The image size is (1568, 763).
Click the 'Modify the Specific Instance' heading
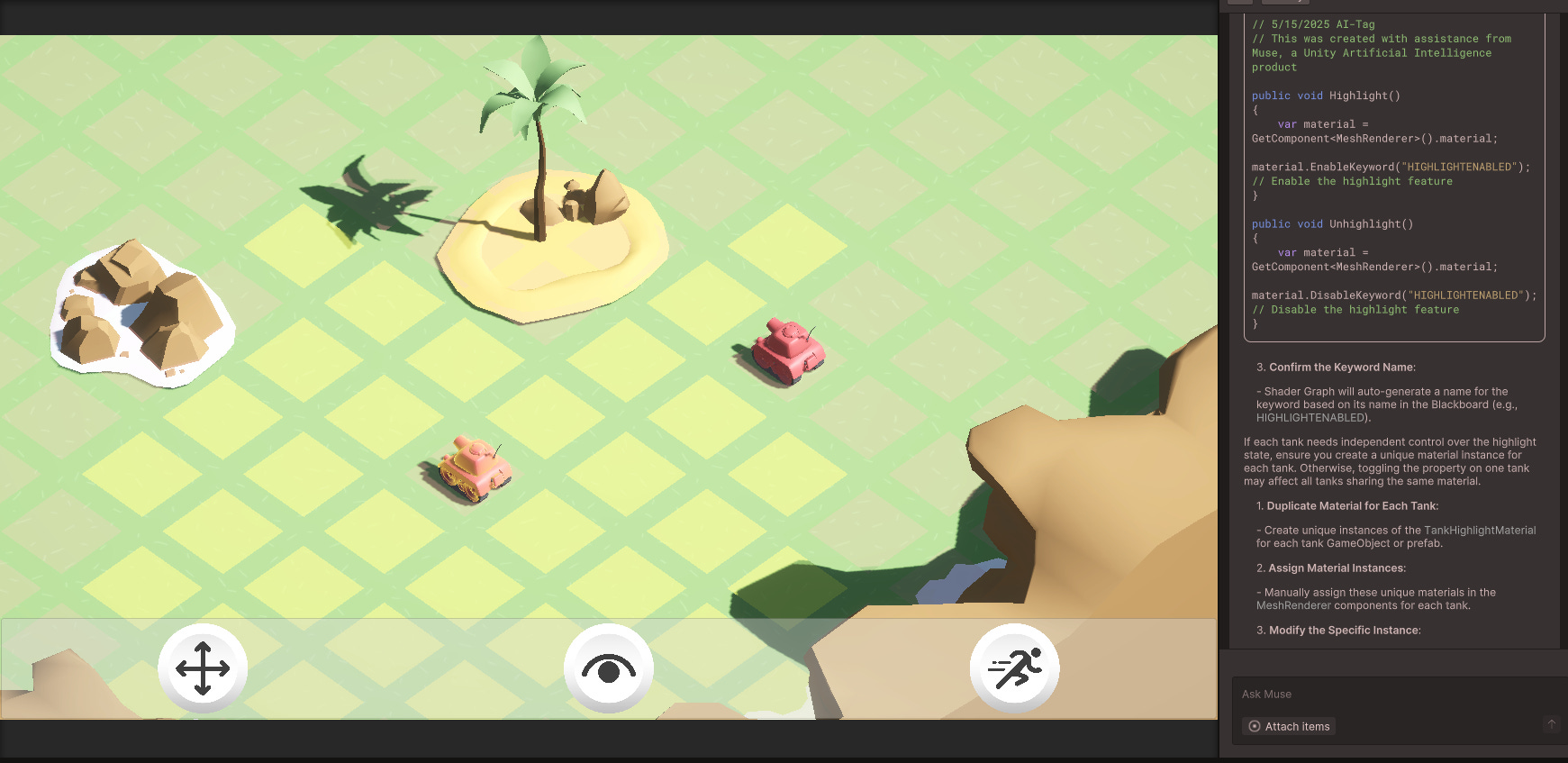click(x=1343, y=630)
